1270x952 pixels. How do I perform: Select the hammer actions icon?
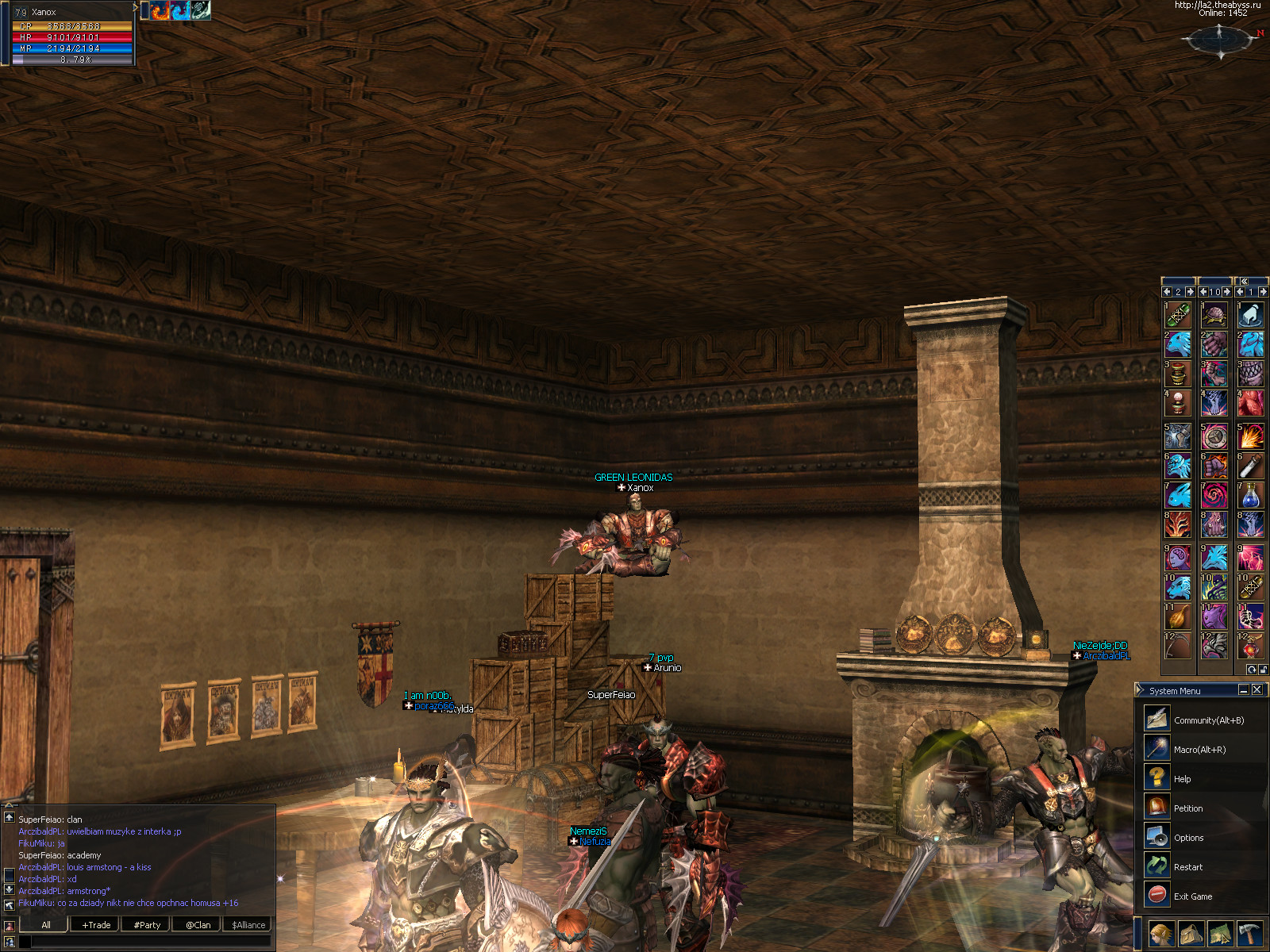1250,935
